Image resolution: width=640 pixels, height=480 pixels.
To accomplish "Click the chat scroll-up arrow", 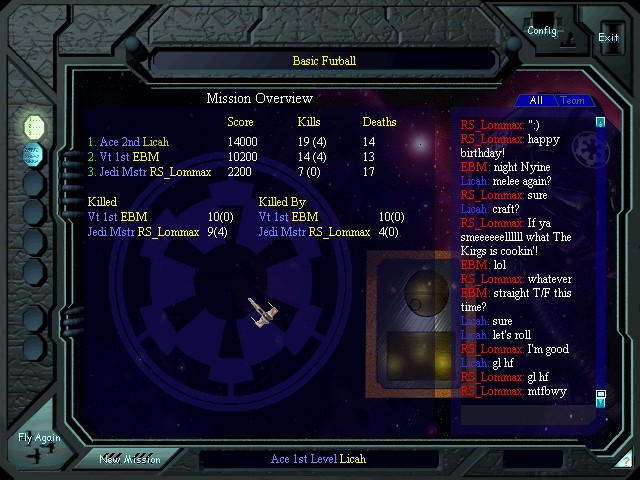I will tap(601, 123).
